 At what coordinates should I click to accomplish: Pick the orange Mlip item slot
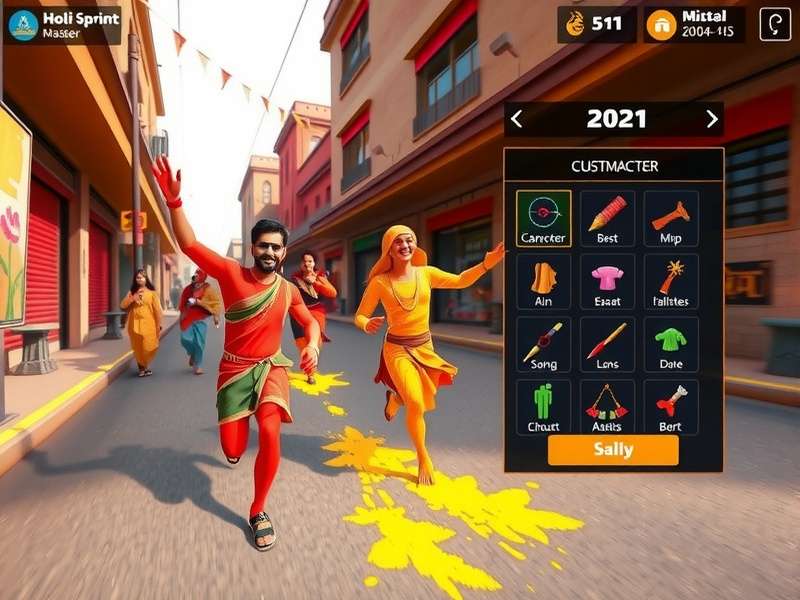tap(671, 218)
